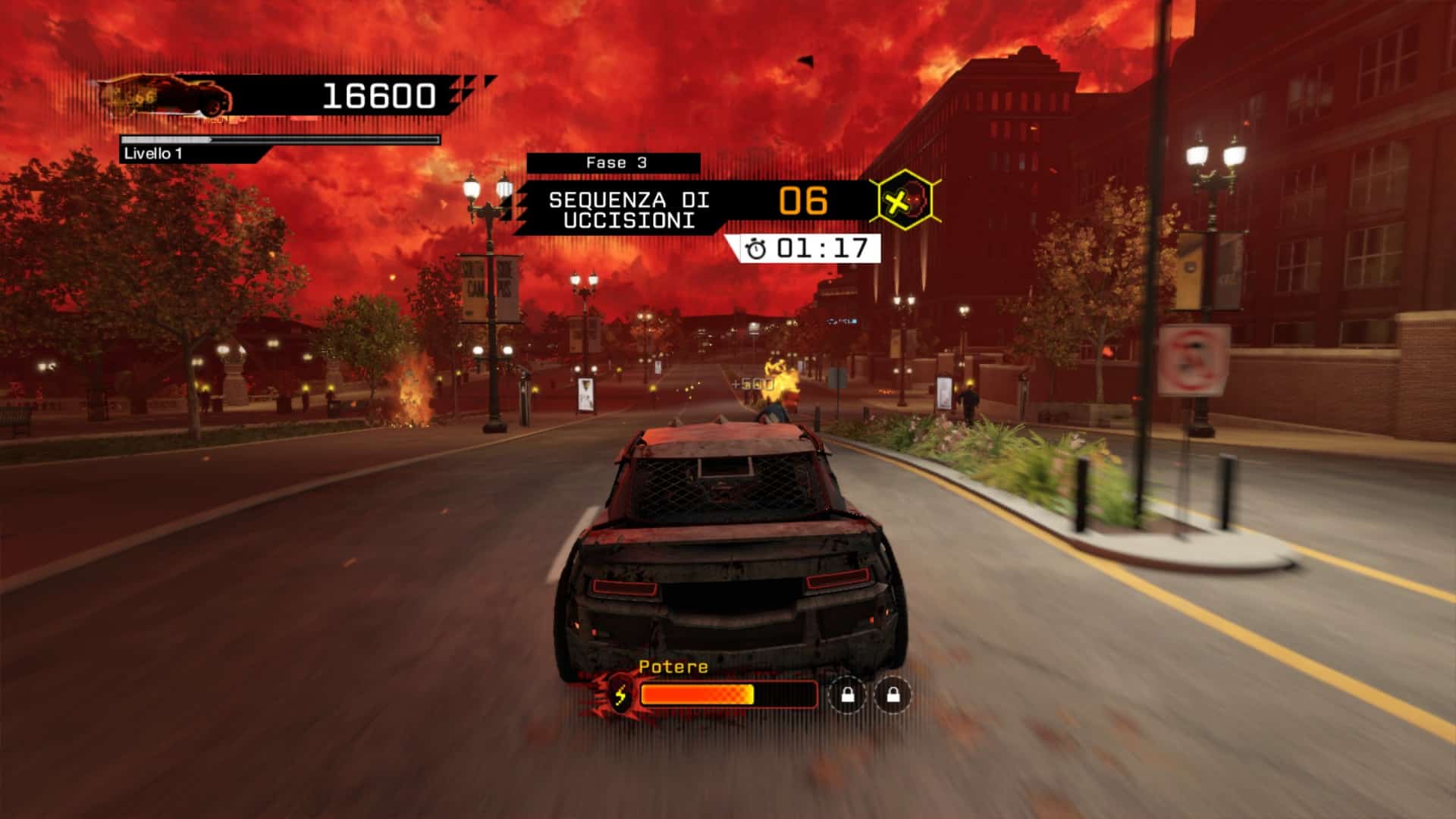The width and height of the screenshot is (1456, 819).
Task: Click the yellow hexagon skull objective icon
Action: [x=905, y=201]
